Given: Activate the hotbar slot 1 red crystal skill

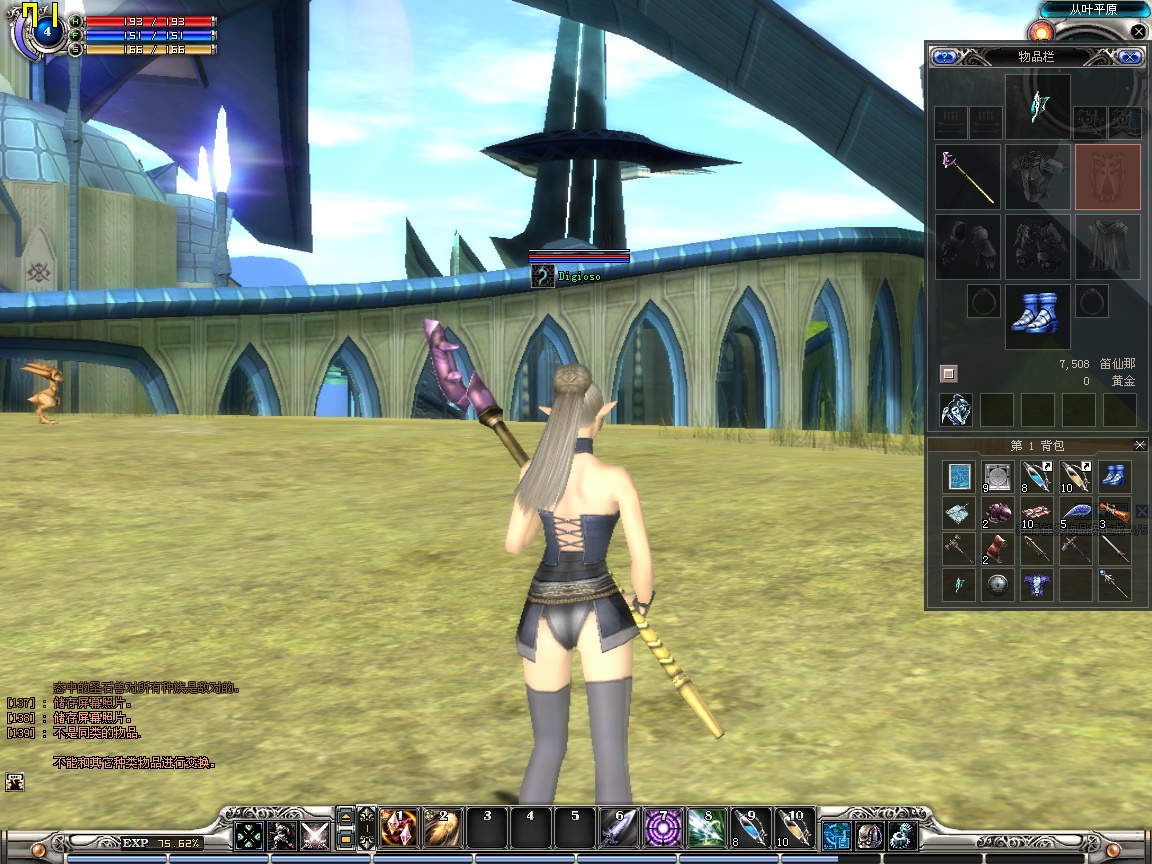Looking at the screenshot, I should tap(399, 829).
